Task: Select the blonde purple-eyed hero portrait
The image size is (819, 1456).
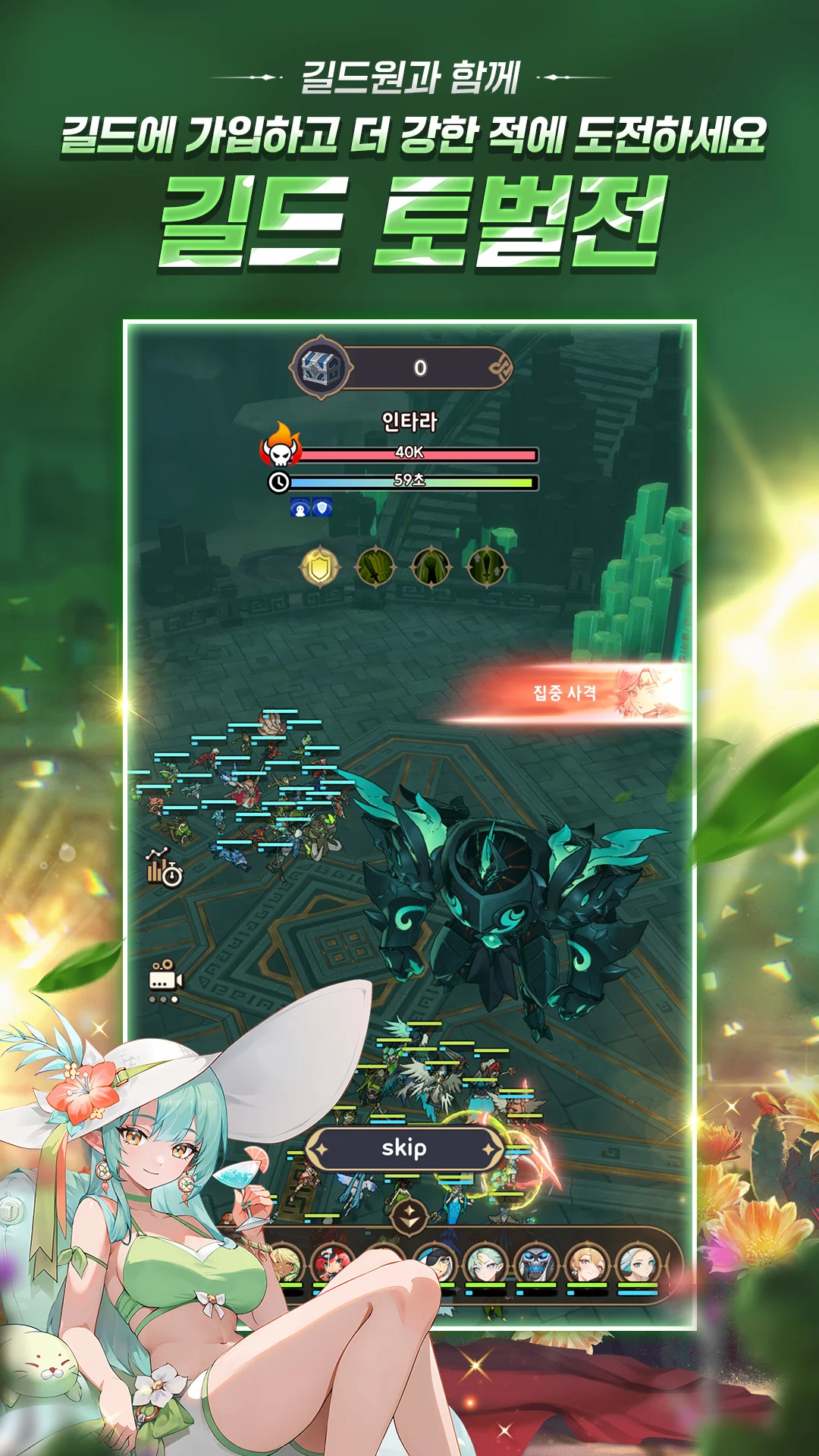Action: (x=587, y=1264)
